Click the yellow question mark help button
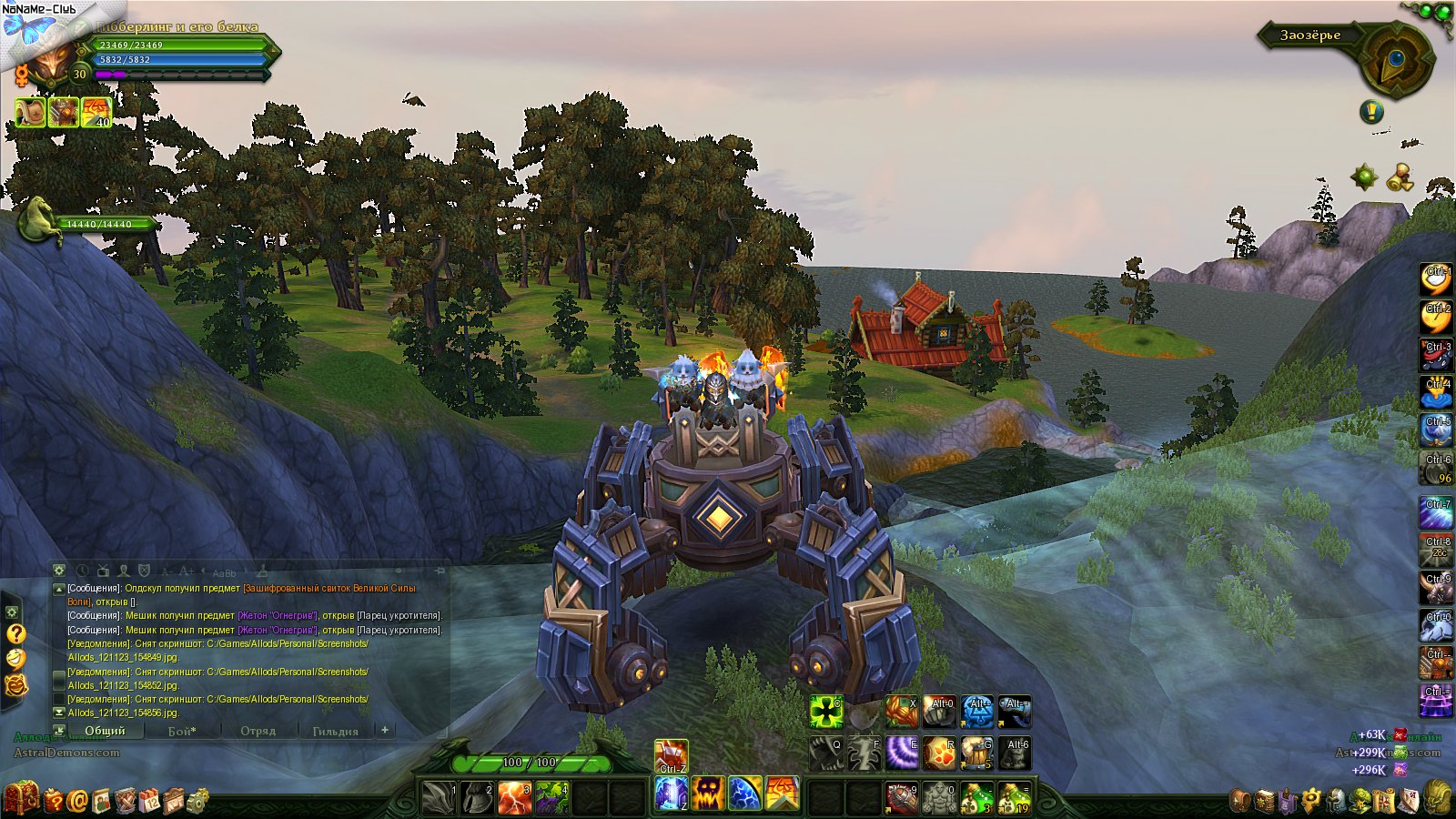1456x819 pixels. coord(15,633)
